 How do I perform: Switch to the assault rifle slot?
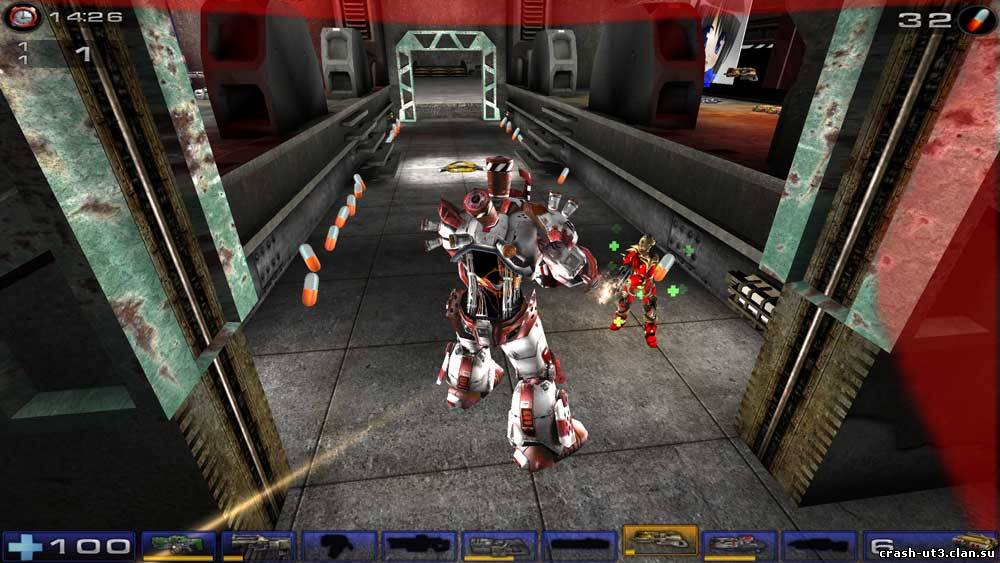(x=258, y=546)
